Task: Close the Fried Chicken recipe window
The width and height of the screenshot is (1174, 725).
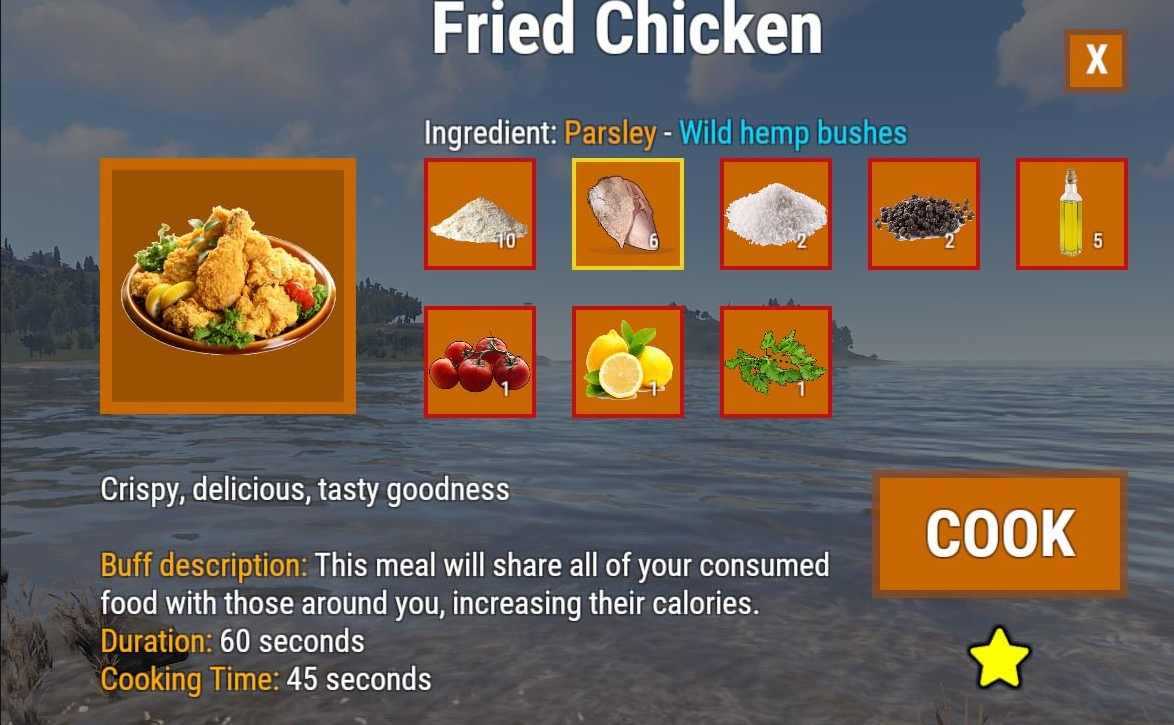Action: coord(1096,61)
